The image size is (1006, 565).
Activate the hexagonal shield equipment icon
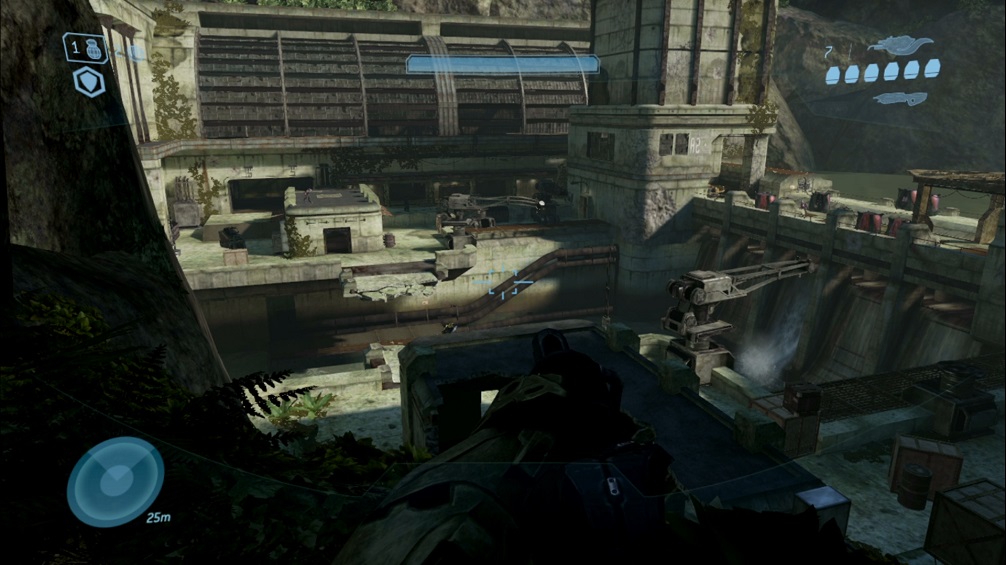(x=89, y=82)
